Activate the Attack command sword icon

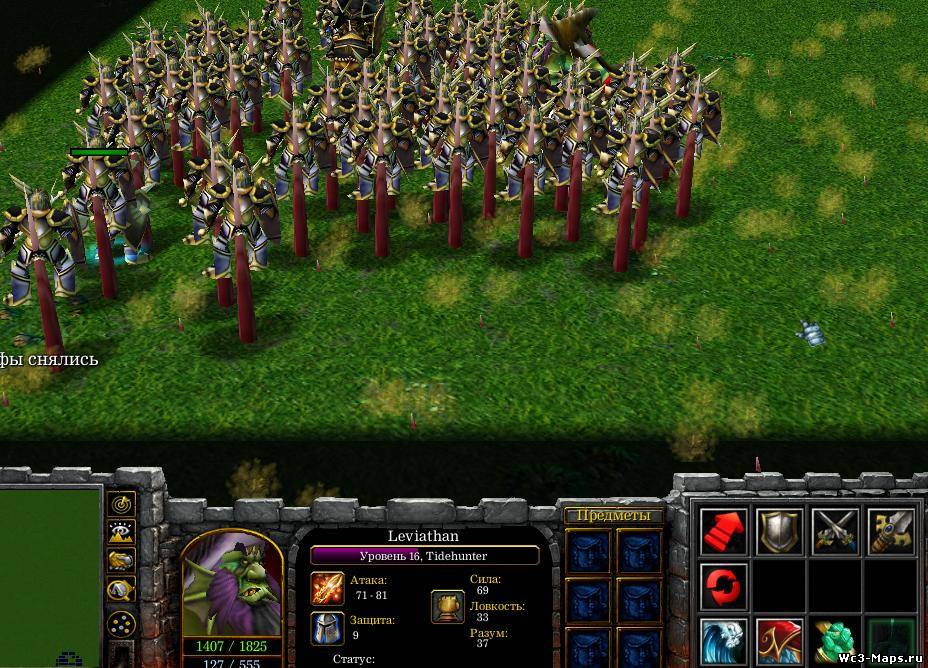coord(891,531)
